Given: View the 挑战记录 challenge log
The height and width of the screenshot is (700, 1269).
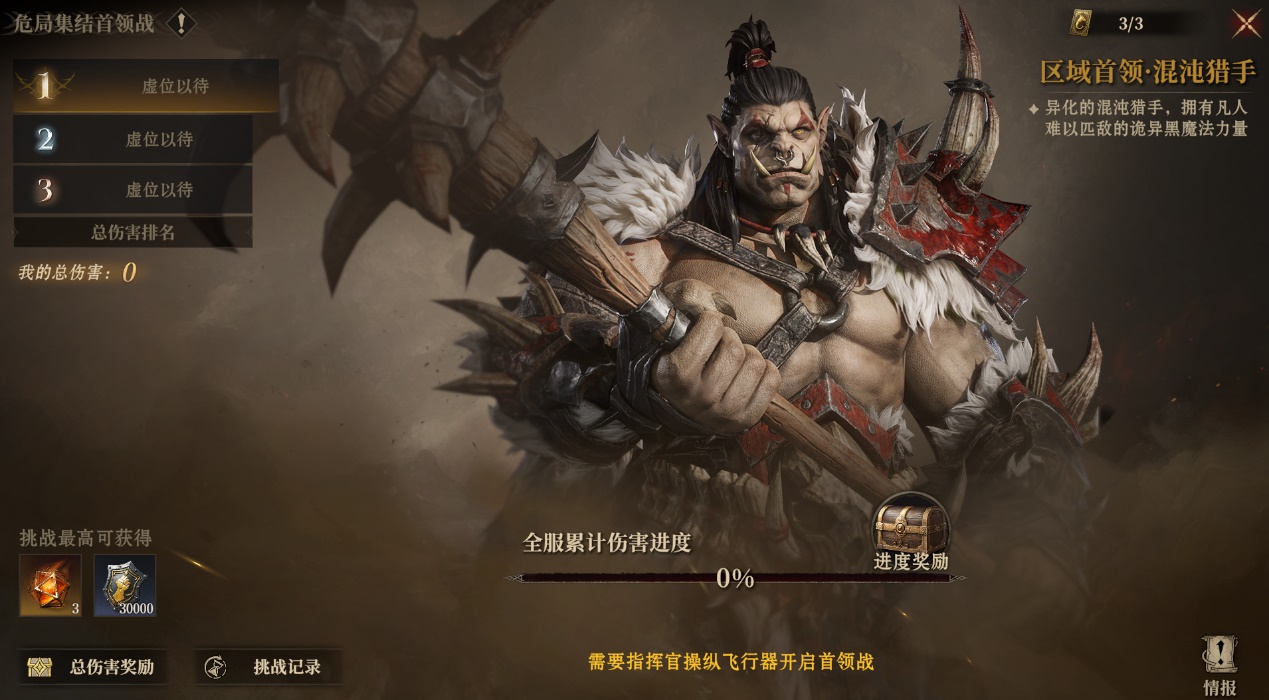Looking at the screenshot, I should (267, 667).
